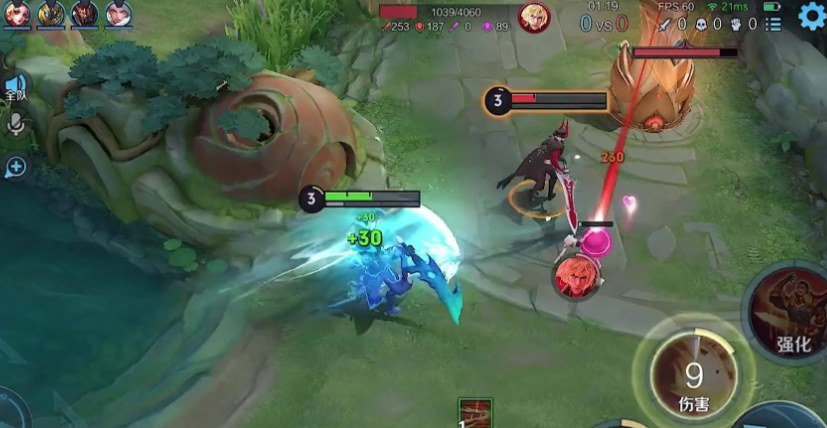Viewport: 827px width, 428px height.
Task: Select the second teammate portrait with gold armor
Action: (51, 14)
